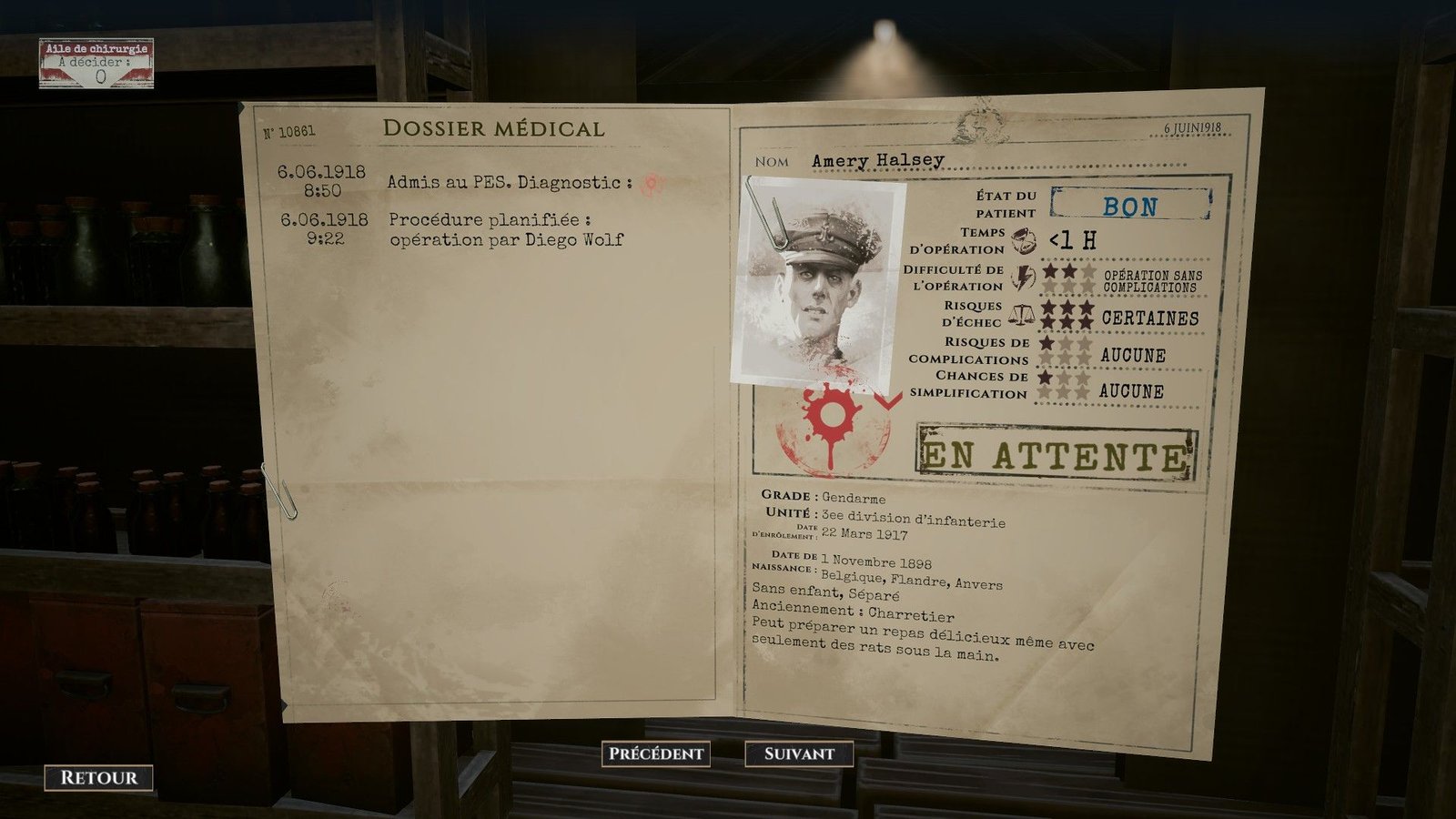This screenshot has width=1456, height=819.
Task: Advance to next file with Suivant
Action: click(799, 753)
